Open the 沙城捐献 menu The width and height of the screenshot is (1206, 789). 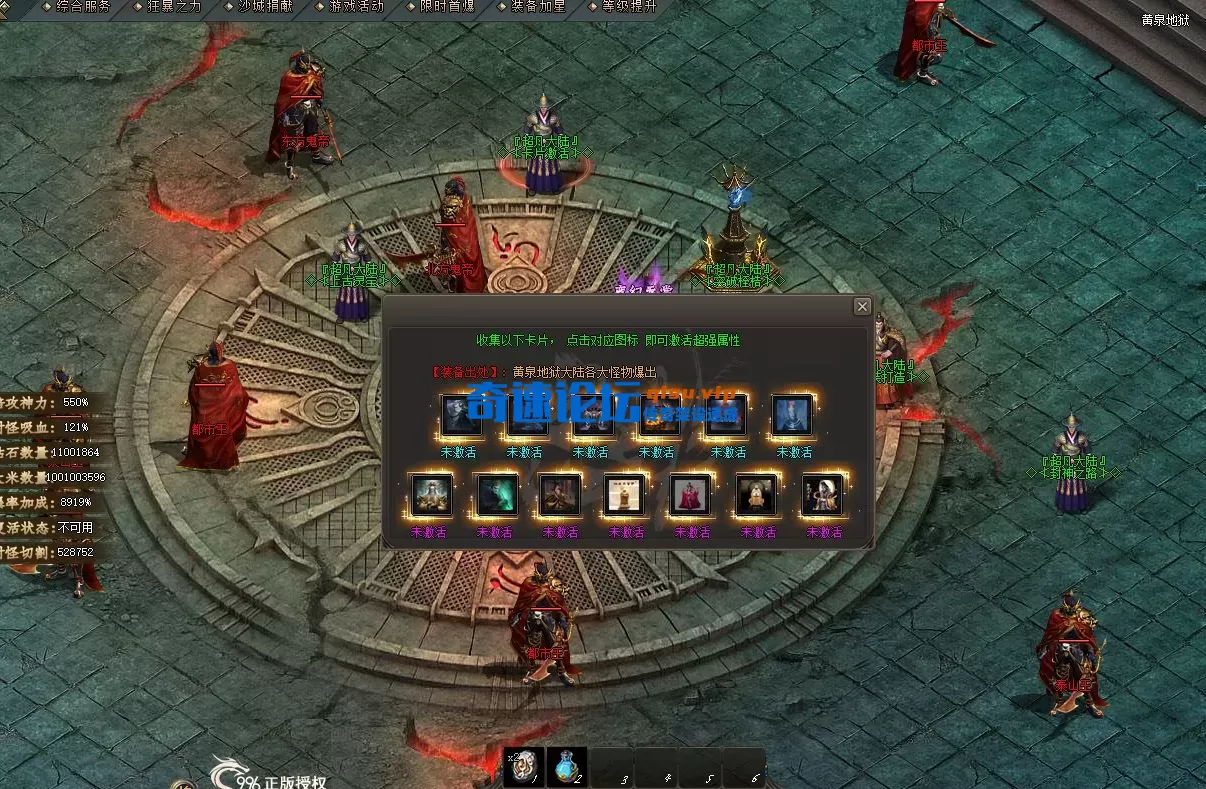pos(265,6)
